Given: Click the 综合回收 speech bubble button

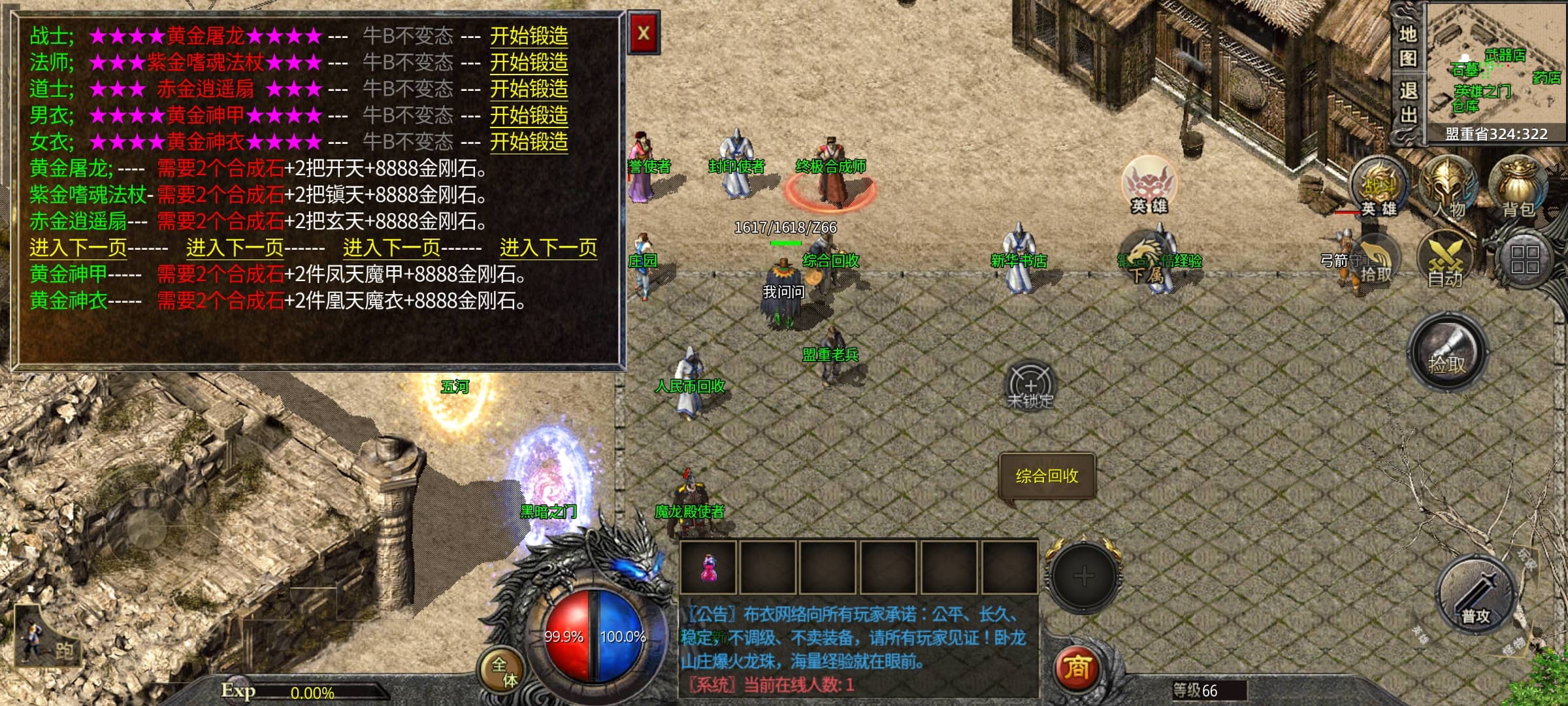Looking at the screenshot, I should coord(1047,476).
